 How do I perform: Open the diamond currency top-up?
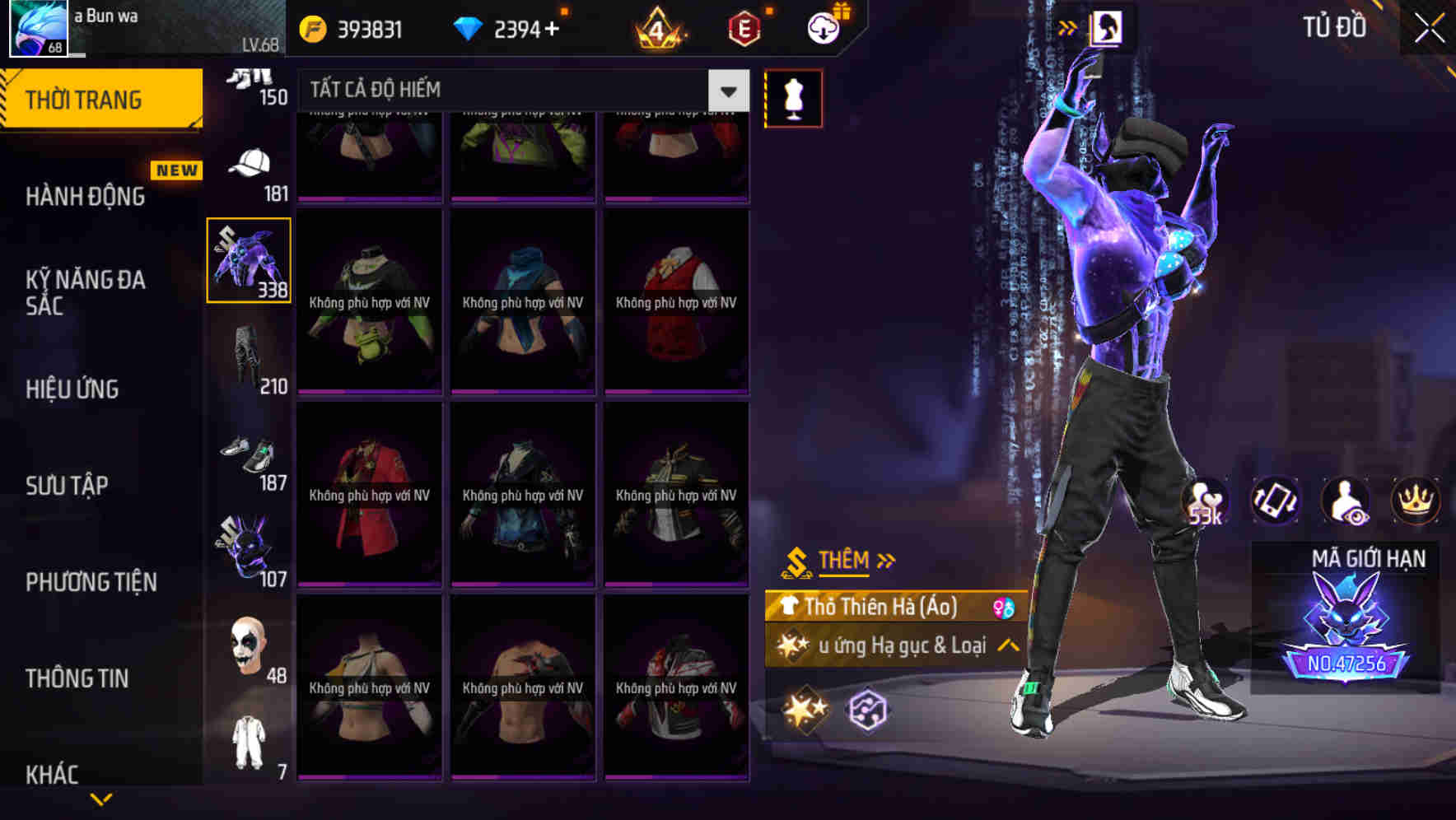tap(469, 26)
